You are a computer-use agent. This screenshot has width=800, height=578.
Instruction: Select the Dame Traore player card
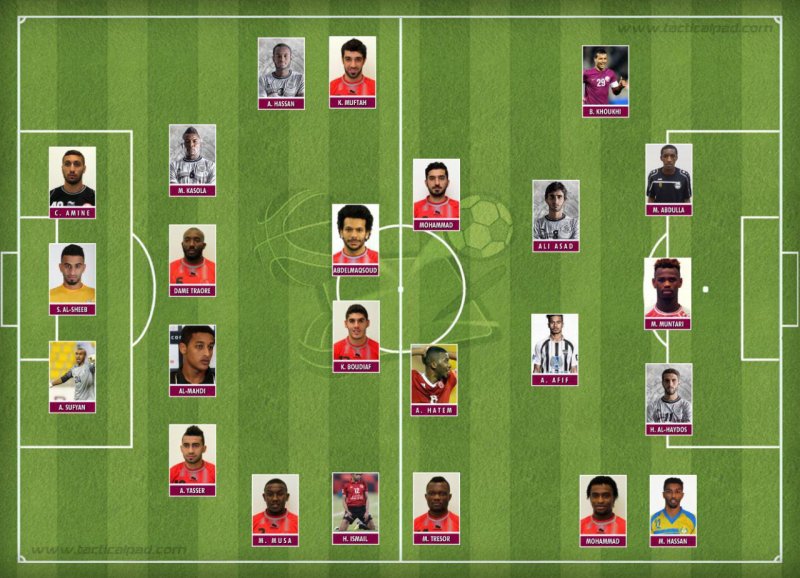(192, 259)
